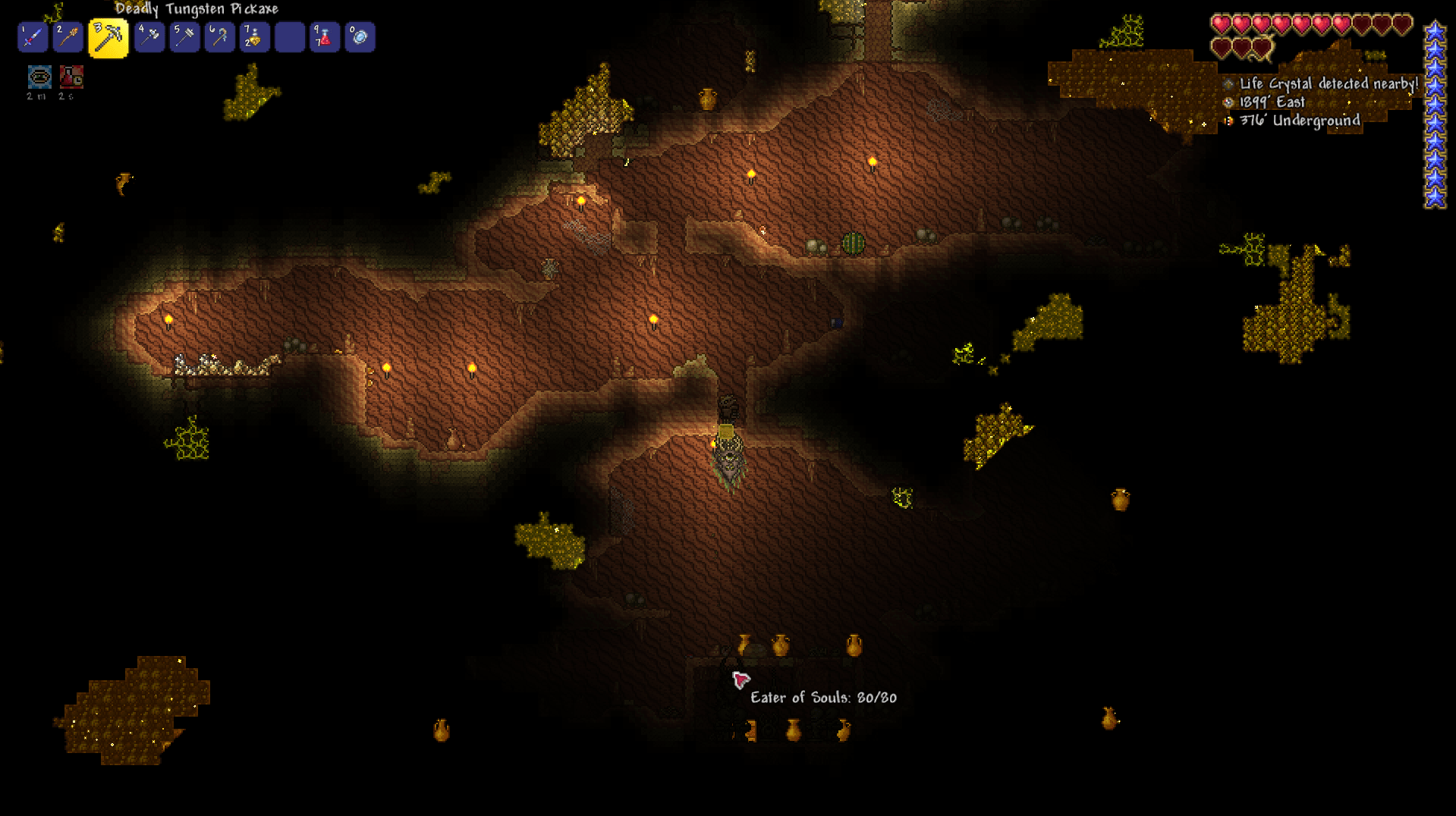This screenshot has width=1456, height=816.
Task: Select the throwing axe in hotbar slot 4
Action: coord(149,36)
